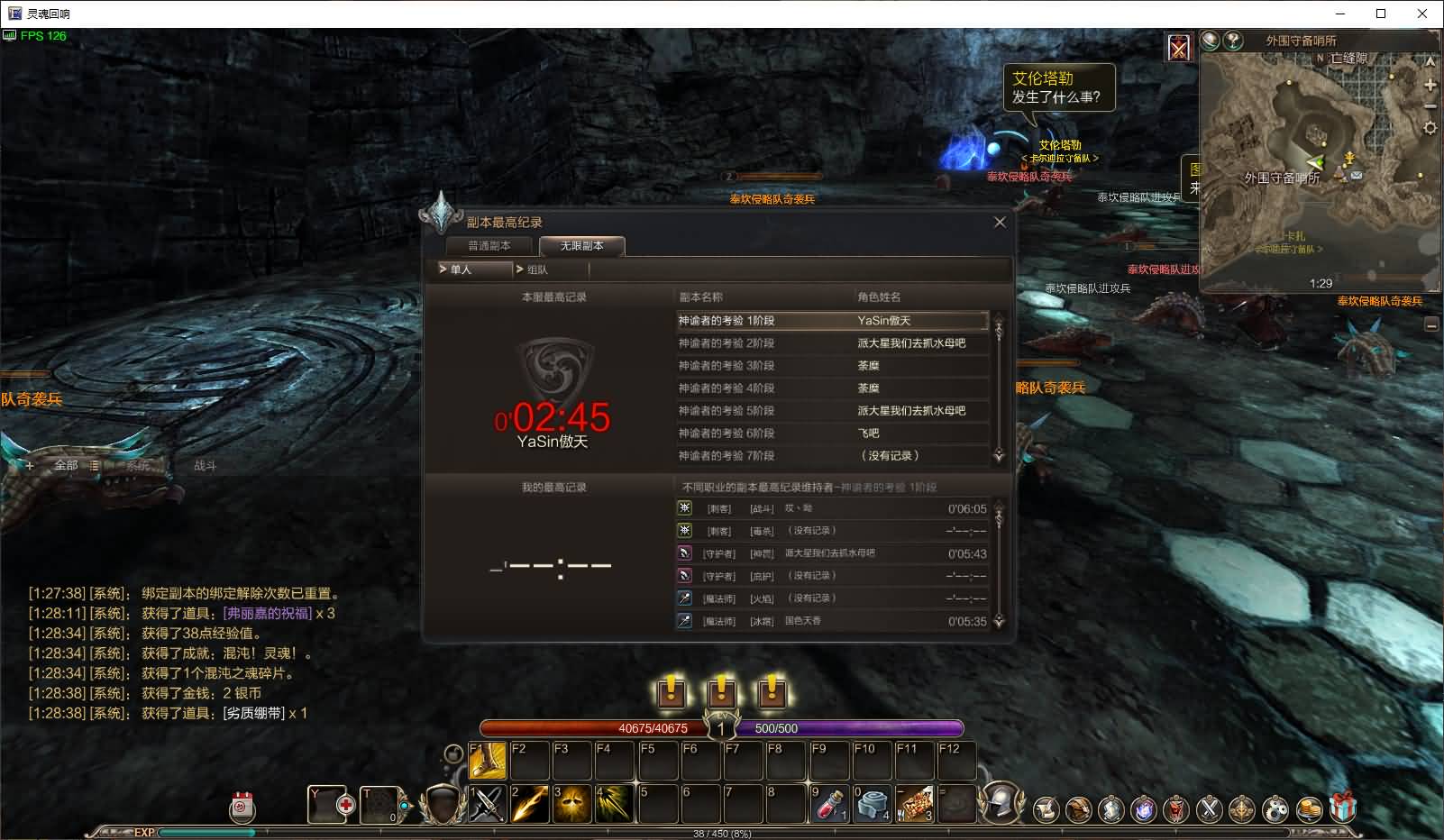Open the skills window purple orb icon
Screen dimensions: 1444x840
pos(1143,810)
